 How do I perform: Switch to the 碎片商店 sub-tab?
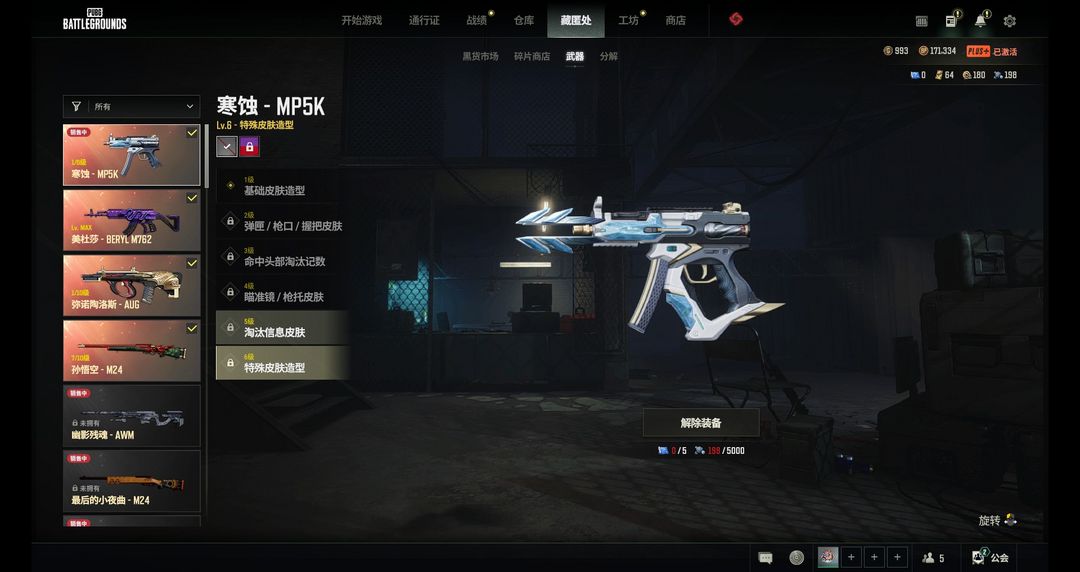(532, 56)
